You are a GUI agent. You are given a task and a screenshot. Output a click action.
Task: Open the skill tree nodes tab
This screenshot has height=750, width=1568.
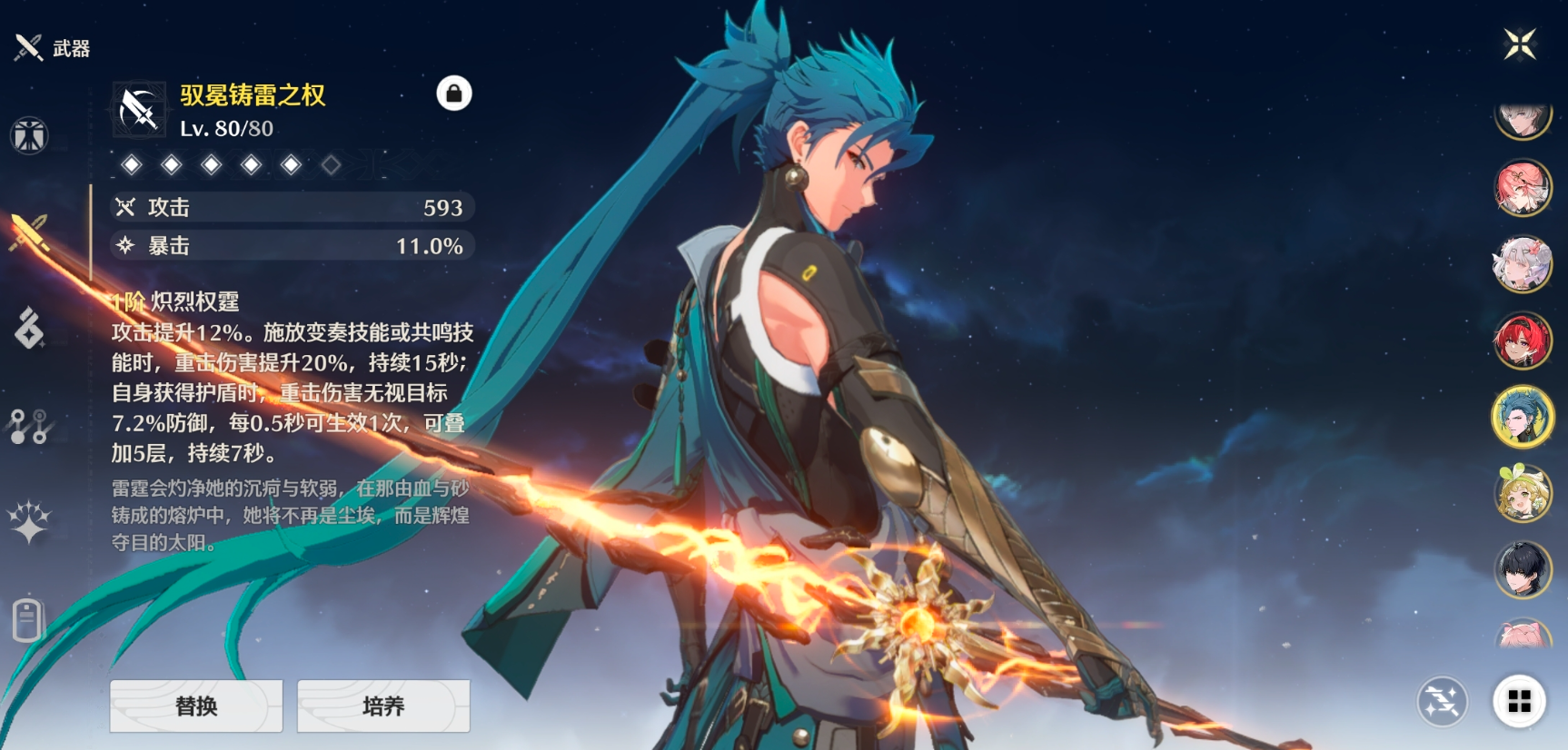(29, 425)
